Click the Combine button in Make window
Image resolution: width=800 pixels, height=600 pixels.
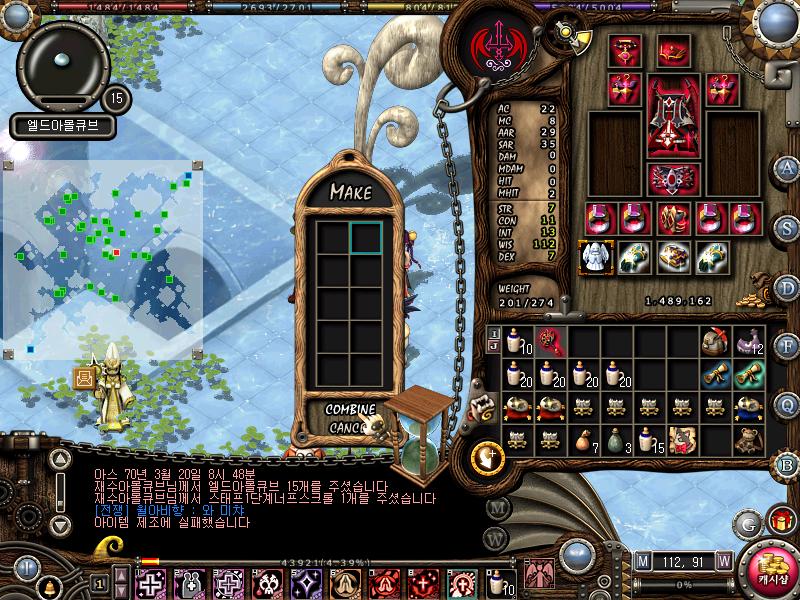coord(350,410)
